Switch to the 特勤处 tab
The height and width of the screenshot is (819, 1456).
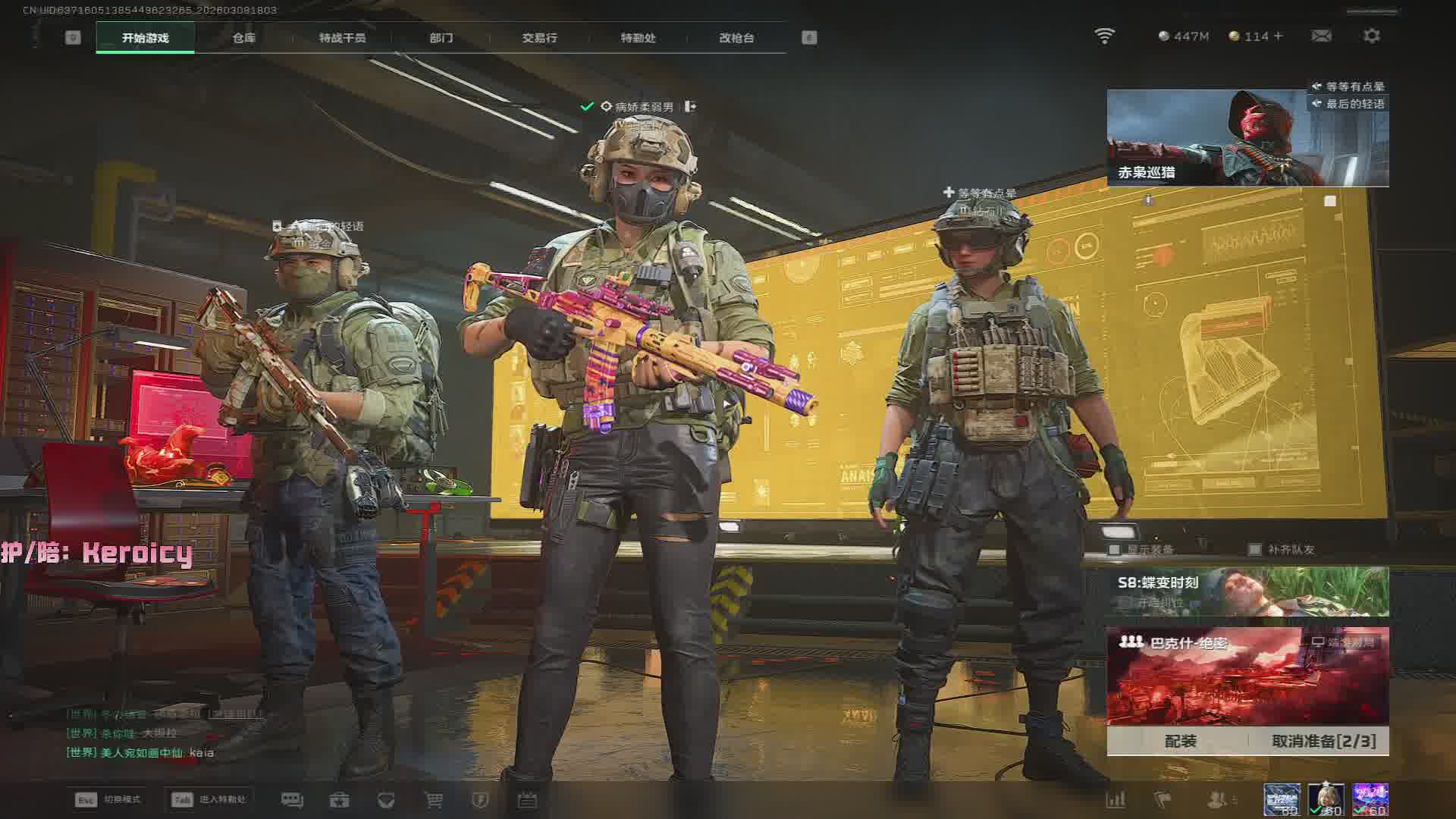(x=638, y=38)
